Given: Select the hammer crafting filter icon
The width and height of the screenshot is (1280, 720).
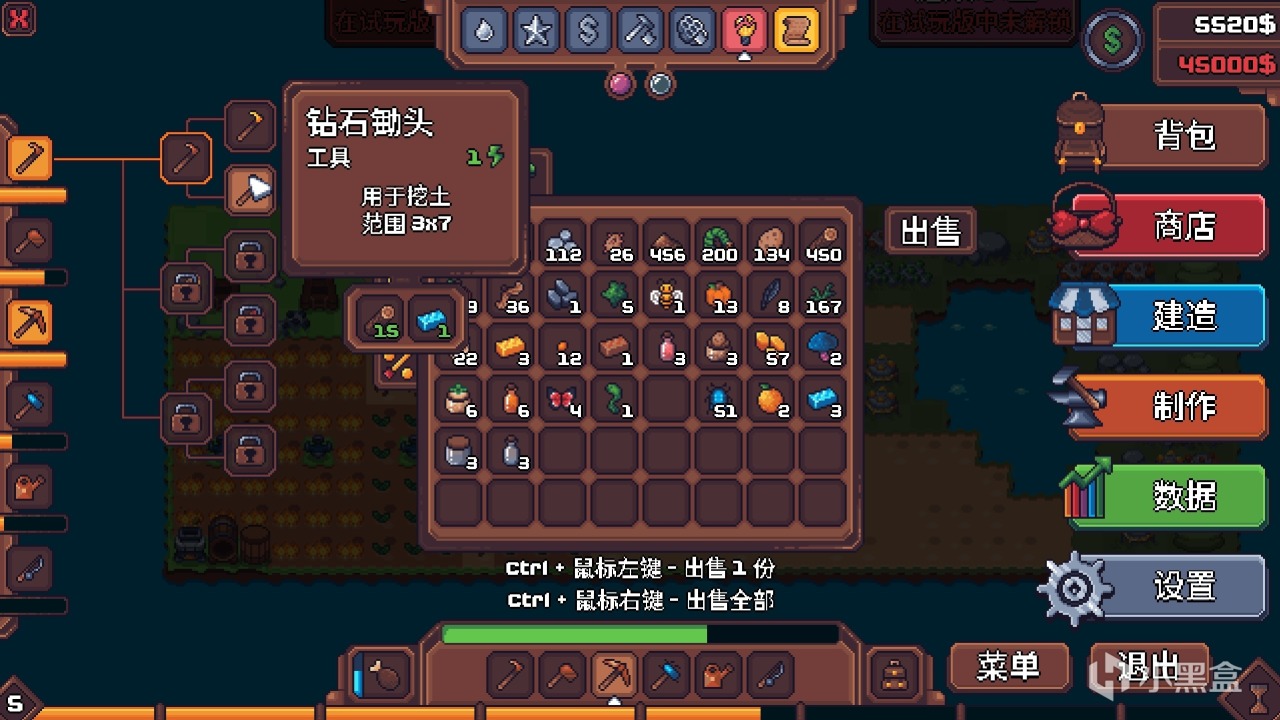Looking at the screenshot, I should [640, 29].
